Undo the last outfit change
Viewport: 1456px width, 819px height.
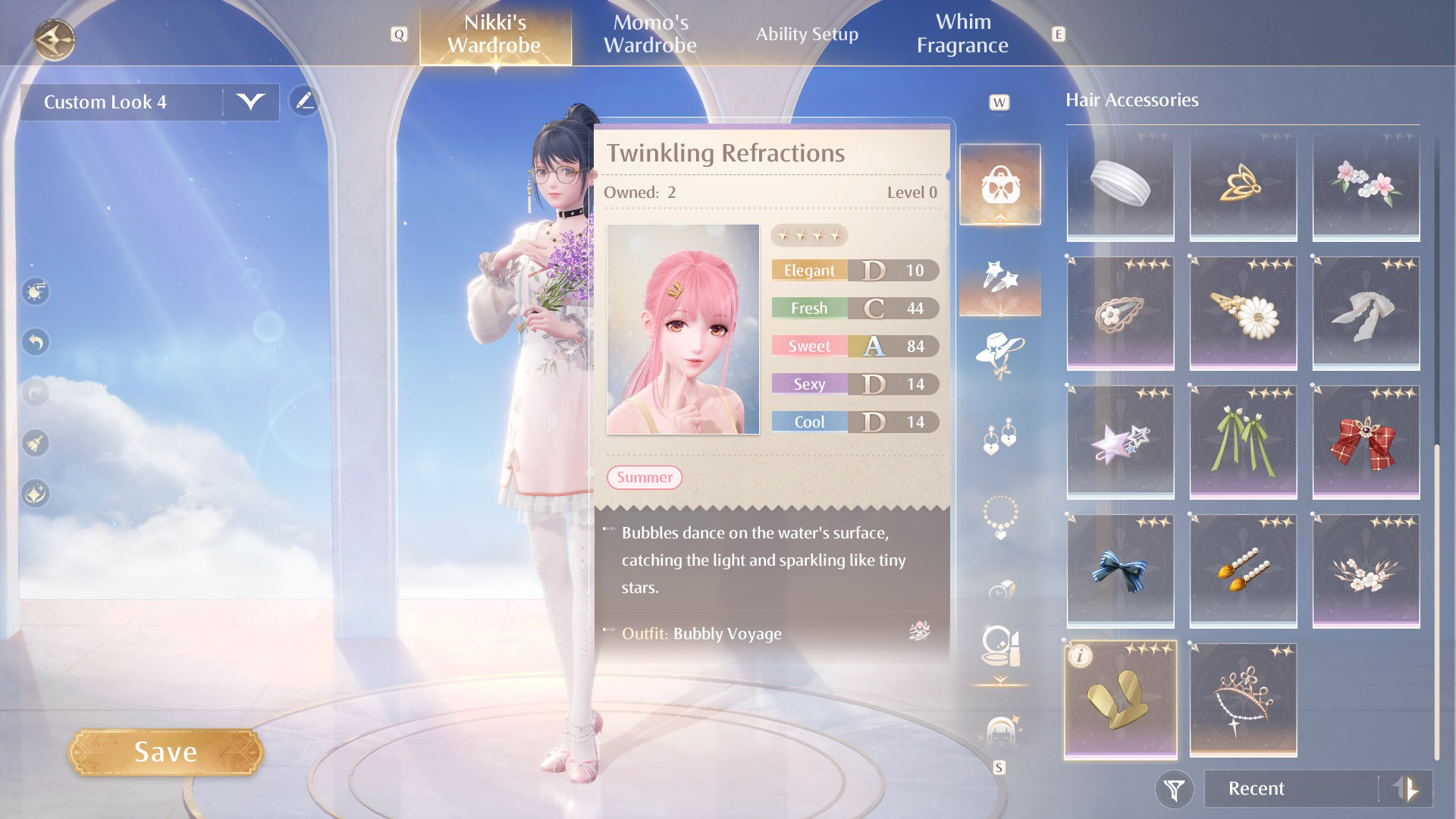(36, 342)
